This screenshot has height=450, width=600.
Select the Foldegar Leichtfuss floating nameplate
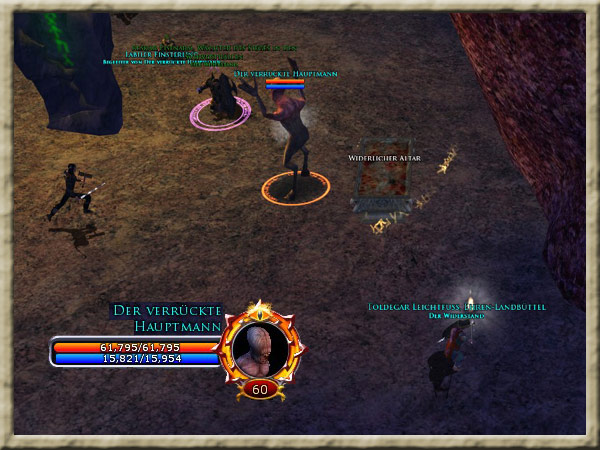(x=456, y=307)
